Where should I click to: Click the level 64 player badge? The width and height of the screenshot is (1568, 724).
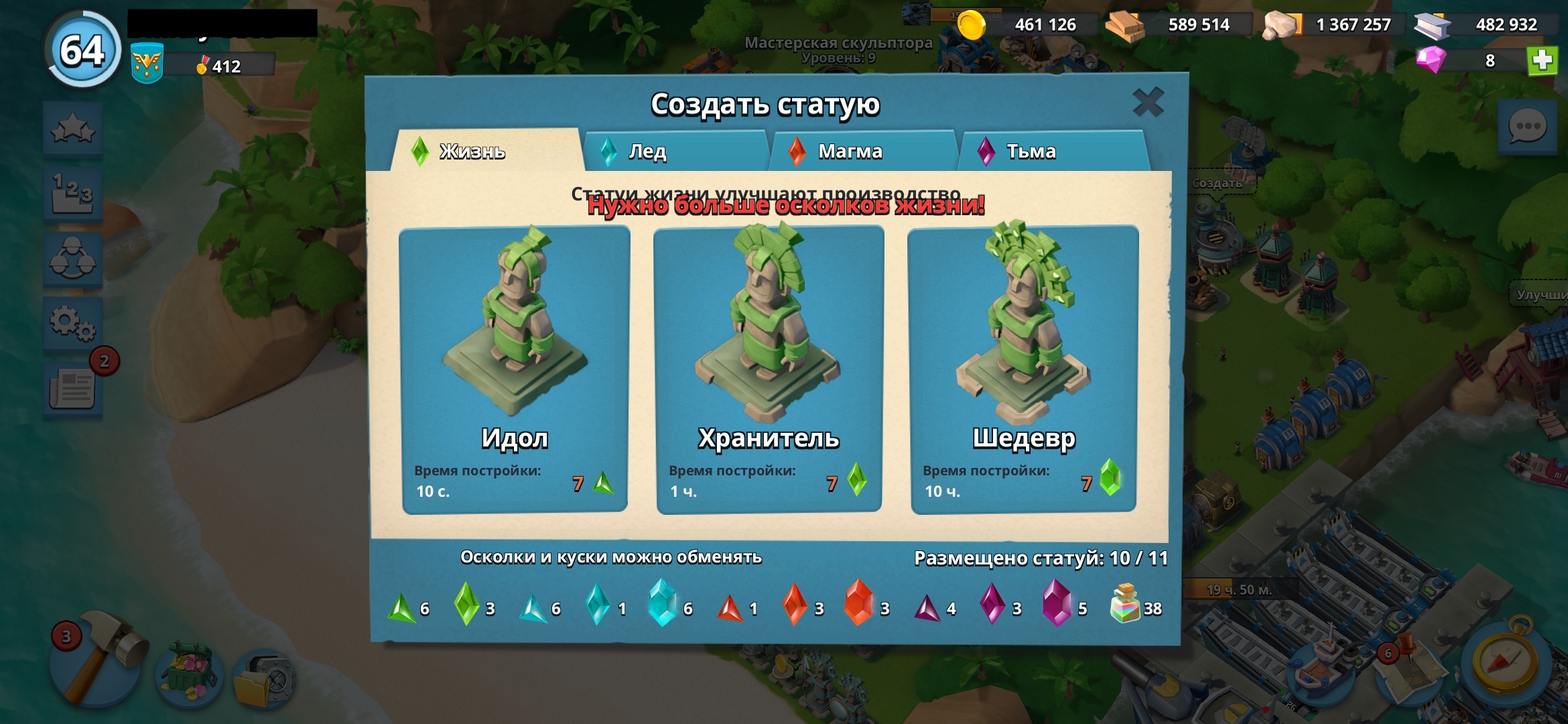point(83,50)
